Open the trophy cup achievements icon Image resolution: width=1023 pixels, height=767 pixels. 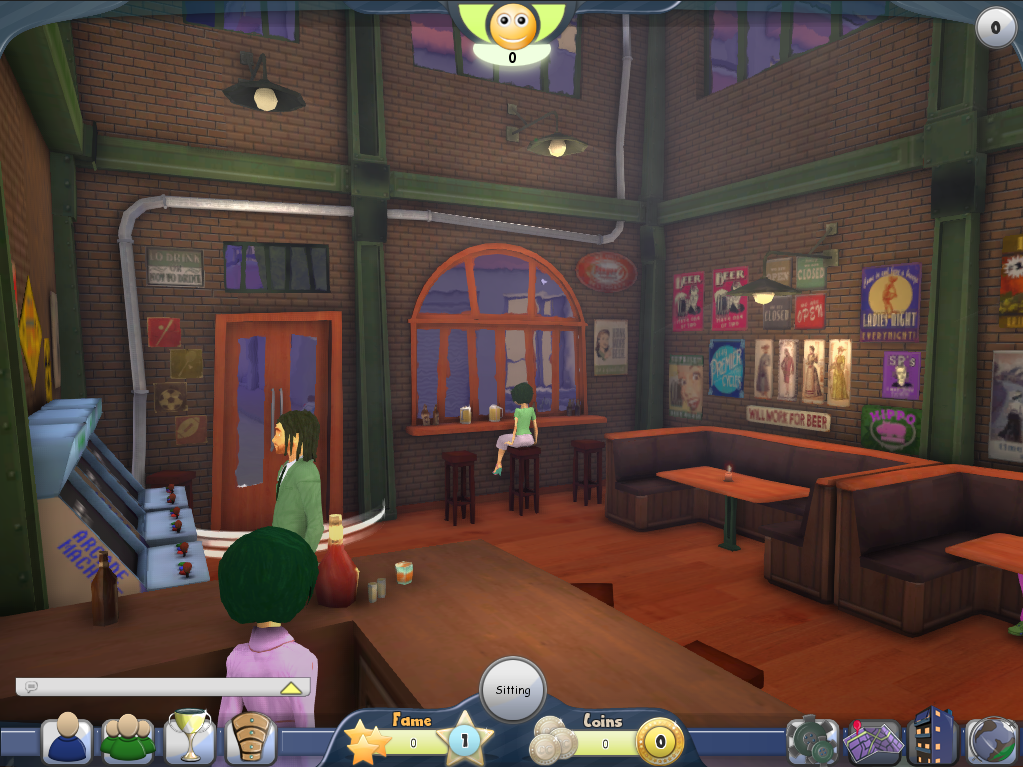[x=189, y=738]
